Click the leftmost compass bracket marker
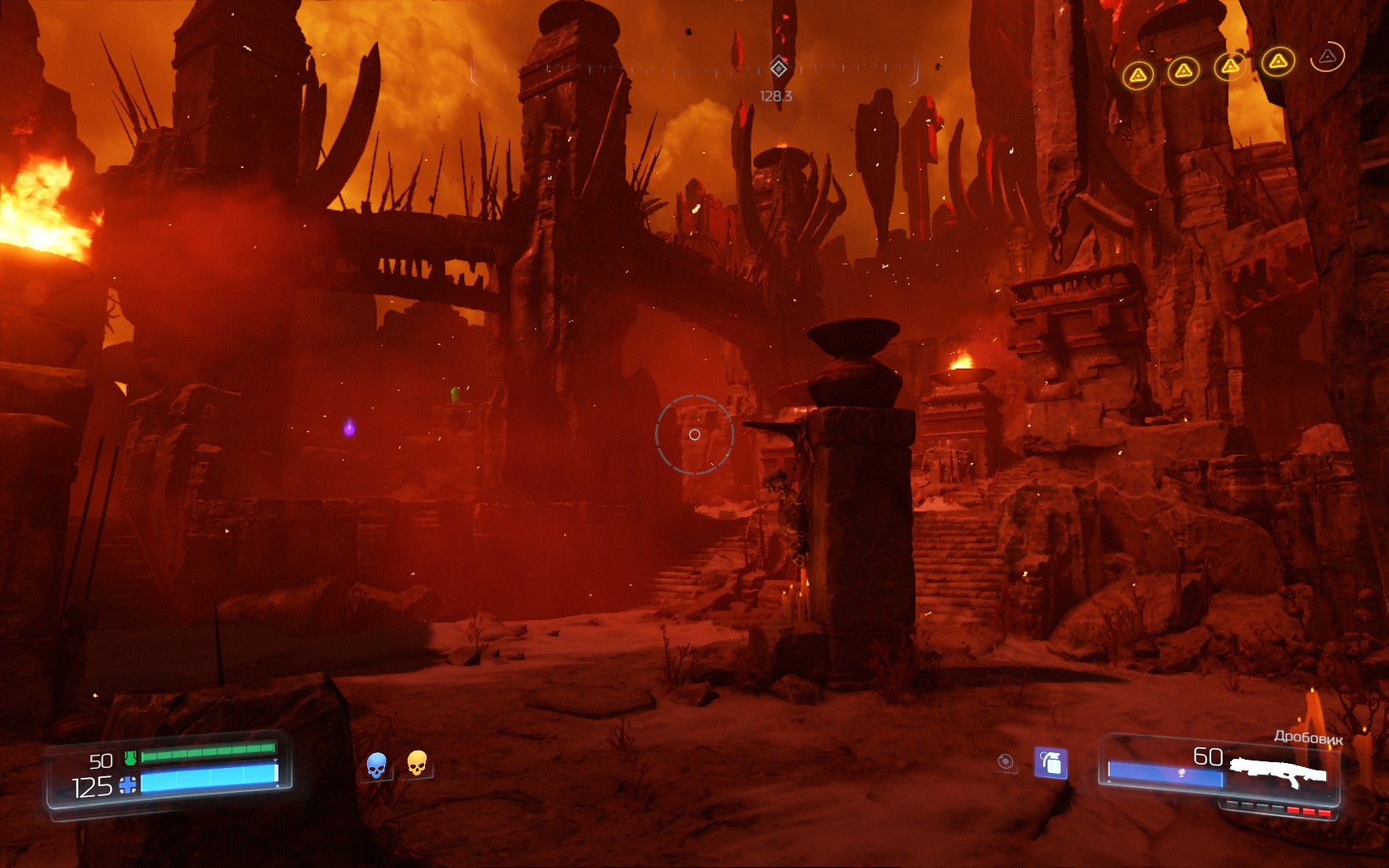 click(x=474, y=70)
